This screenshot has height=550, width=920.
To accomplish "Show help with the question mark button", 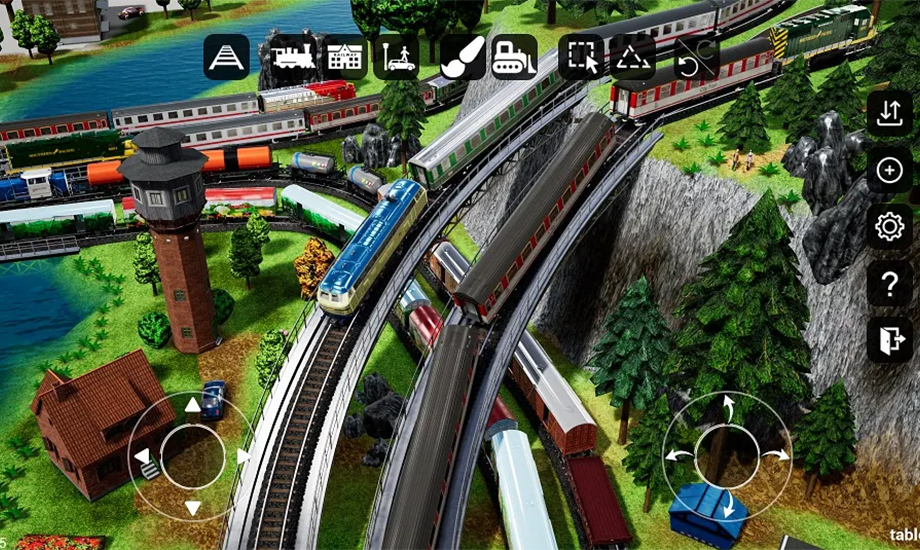I will 889,284.
